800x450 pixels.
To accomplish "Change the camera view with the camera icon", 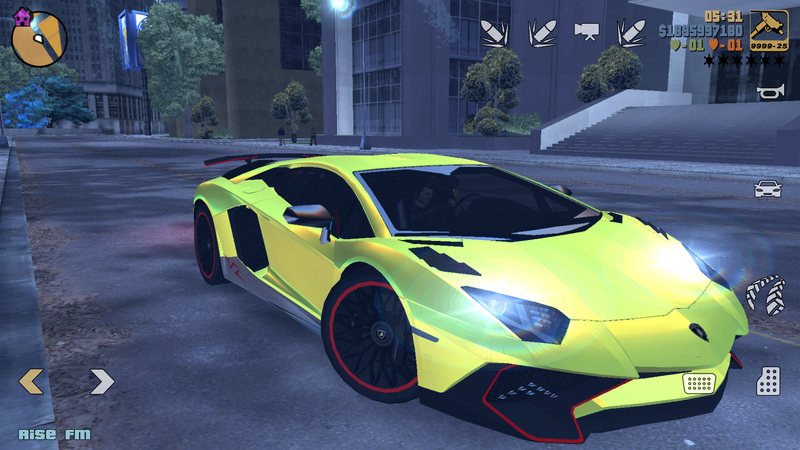I will tap(585, 31).
